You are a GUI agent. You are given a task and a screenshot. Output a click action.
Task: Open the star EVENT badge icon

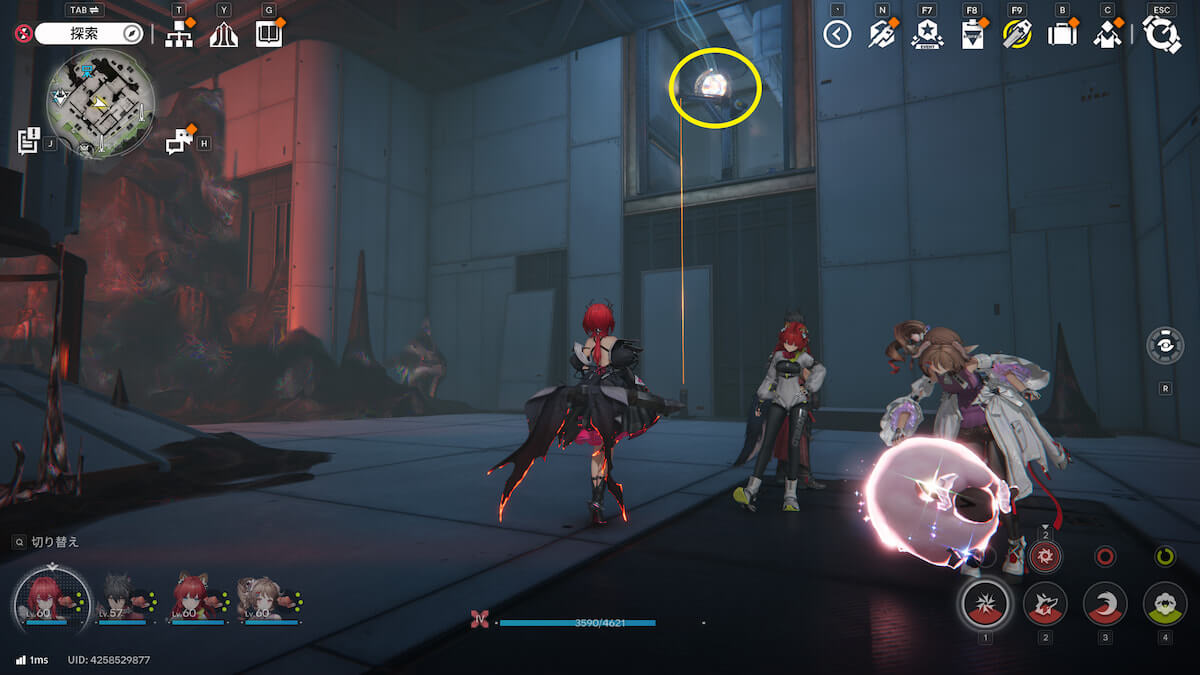tap(927, 35)
